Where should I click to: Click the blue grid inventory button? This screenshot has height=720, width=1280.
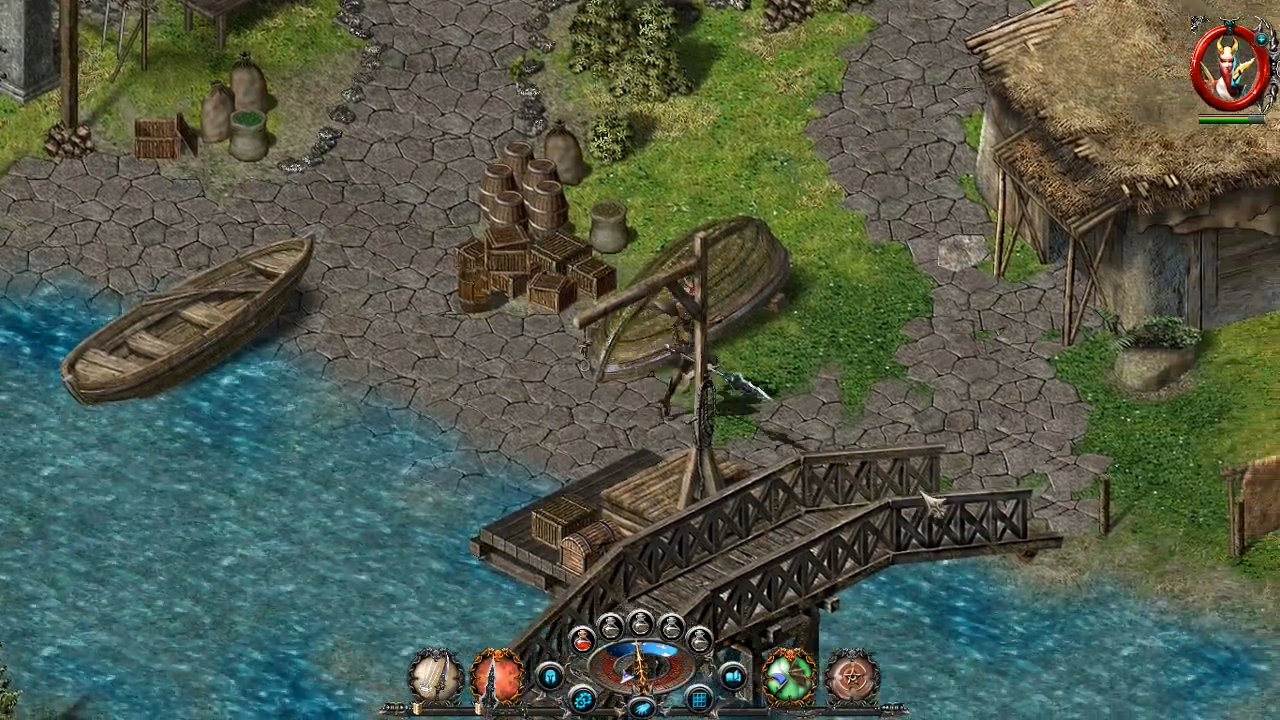(x=699, y=698)
